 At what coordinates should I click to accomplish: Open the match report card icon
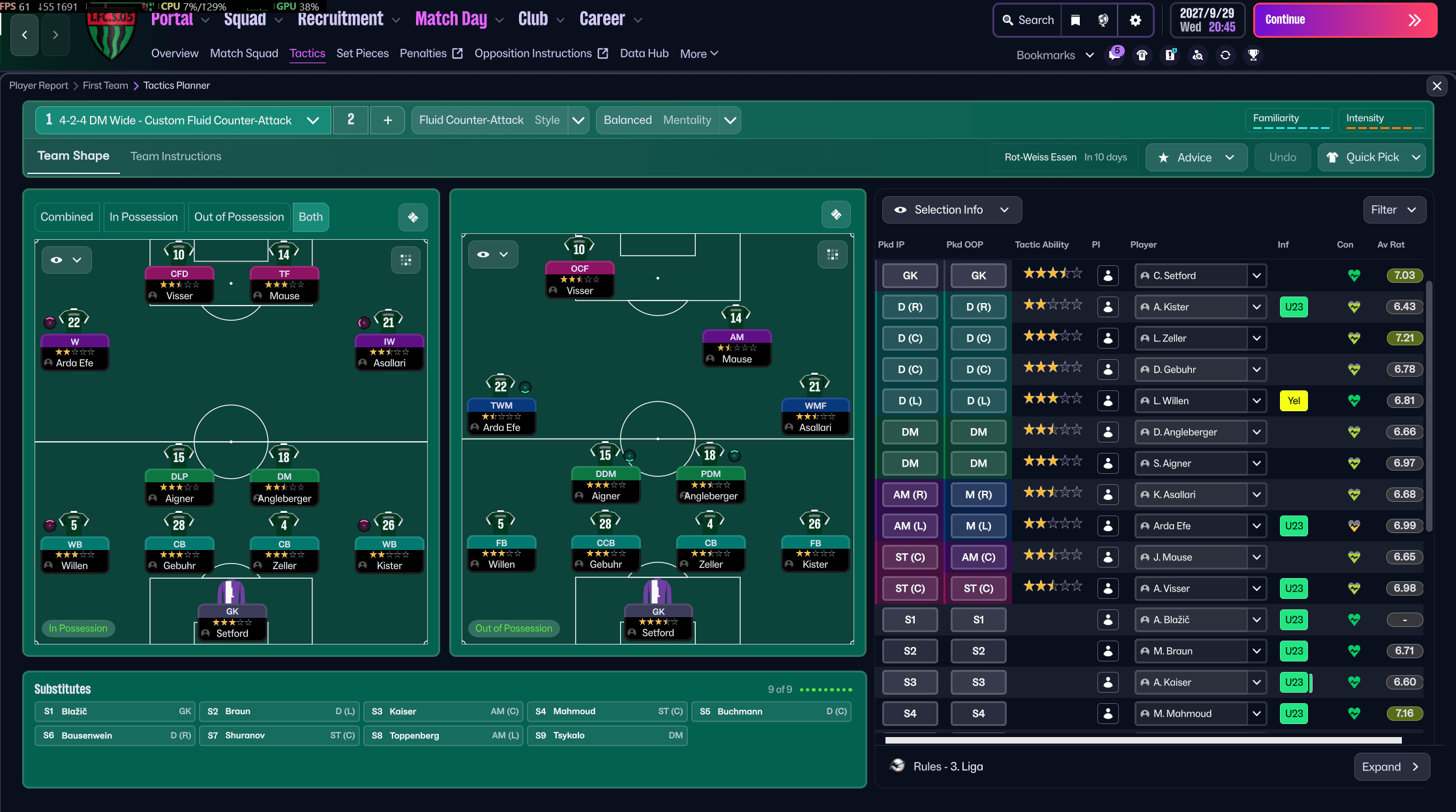coord(1170,55)
